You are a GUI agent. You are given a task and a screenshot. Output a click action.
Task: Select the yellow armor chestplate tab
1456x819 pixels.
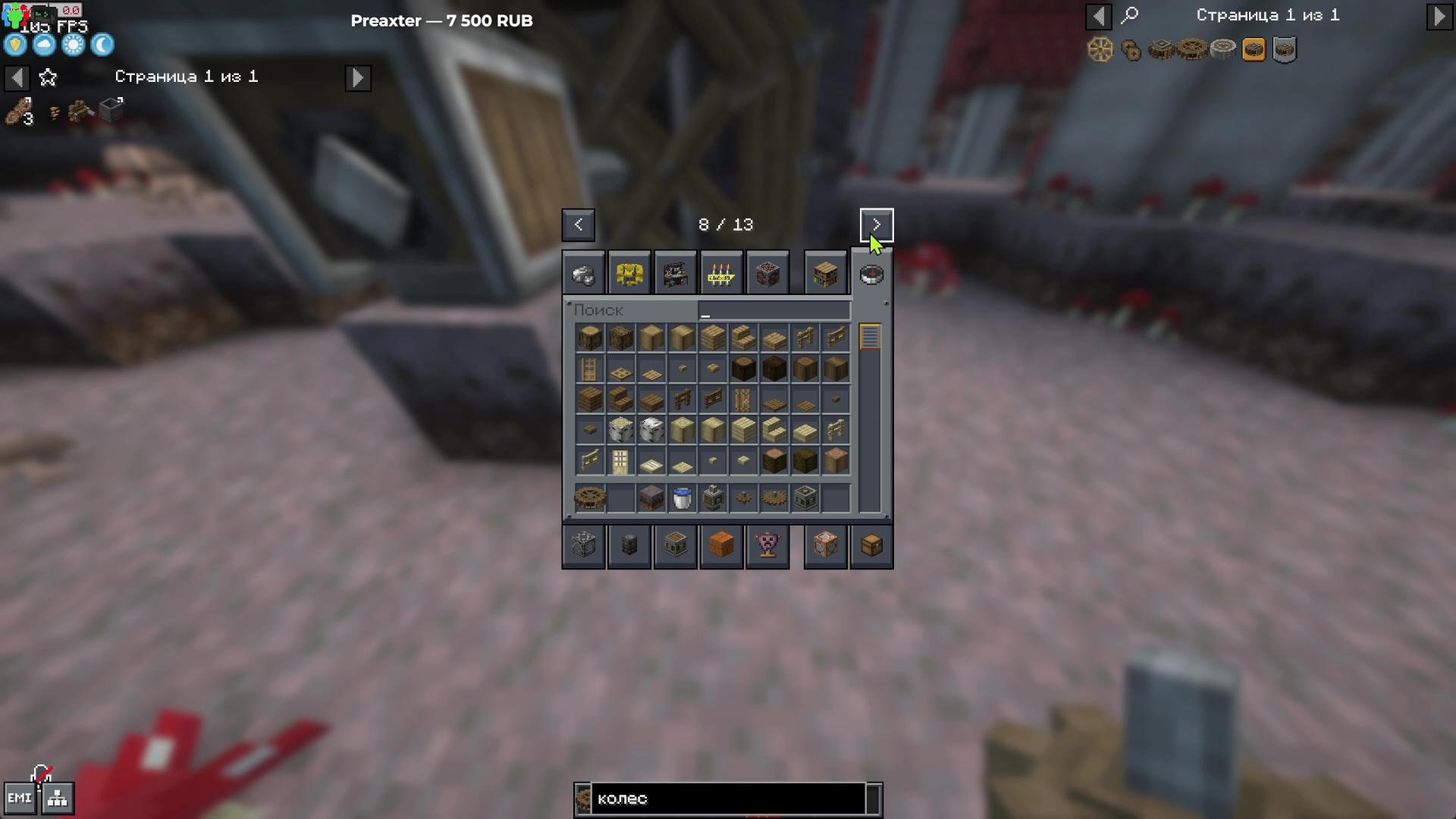[629, 274]
